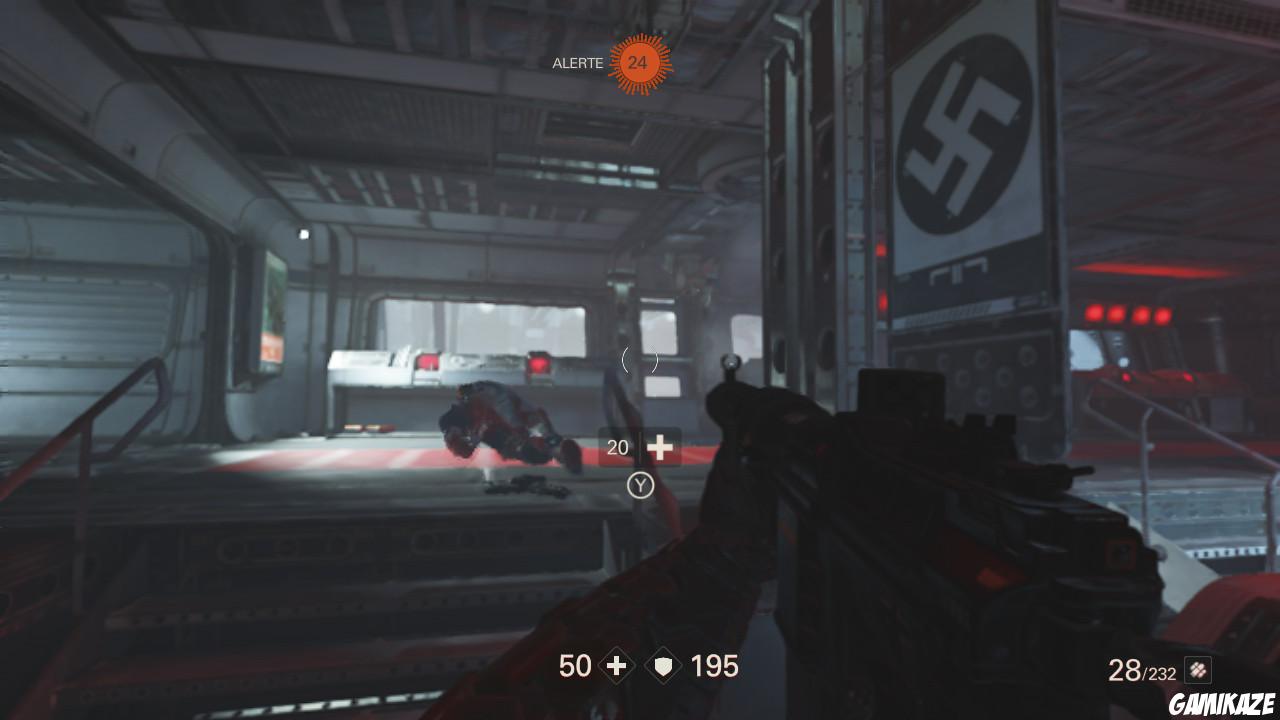1280x720 pixels.
Task: Click the ALERTE text label
Action: (x=577, y=63)
